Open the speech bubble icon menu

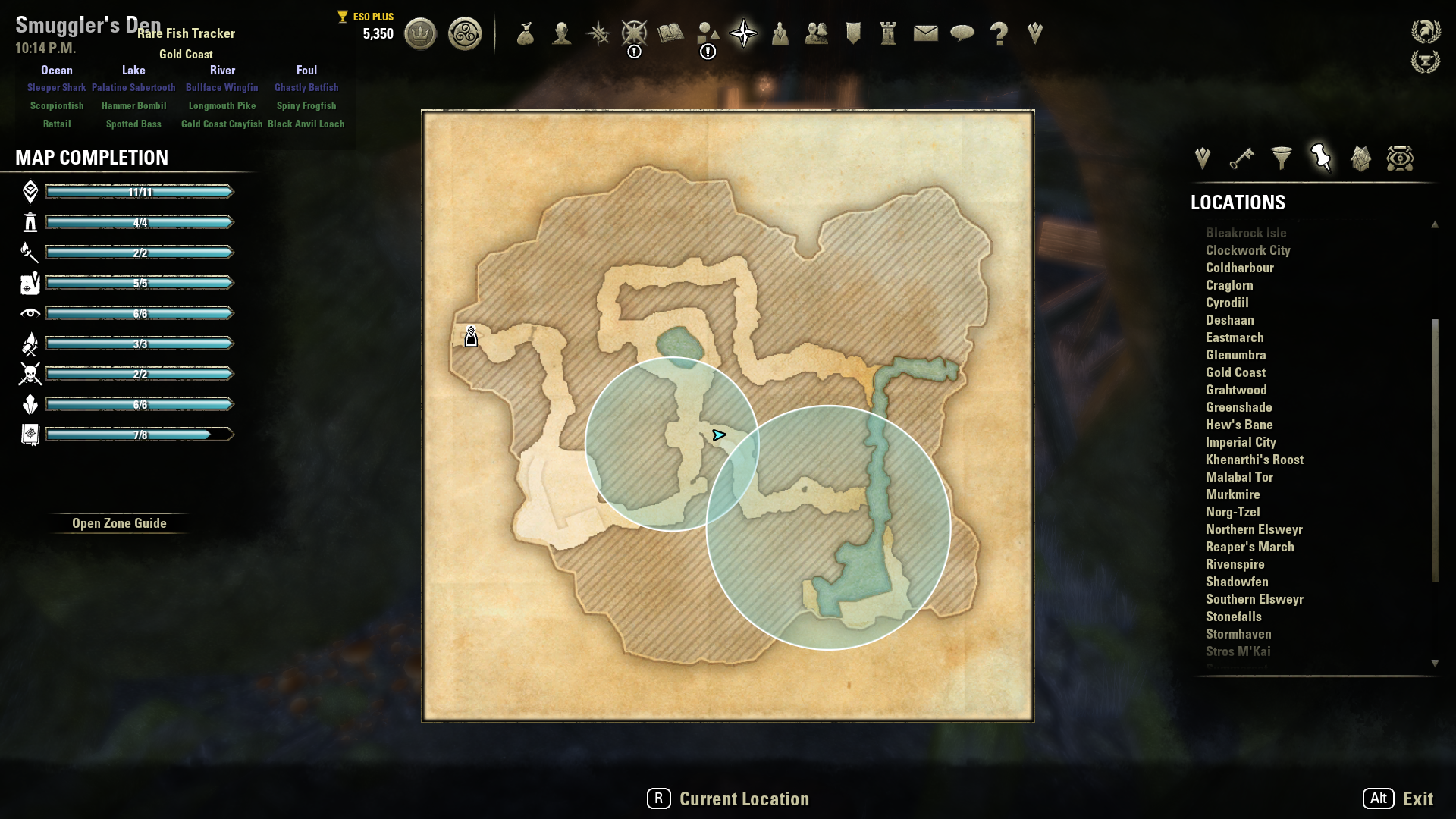click(x=962, y=33)
